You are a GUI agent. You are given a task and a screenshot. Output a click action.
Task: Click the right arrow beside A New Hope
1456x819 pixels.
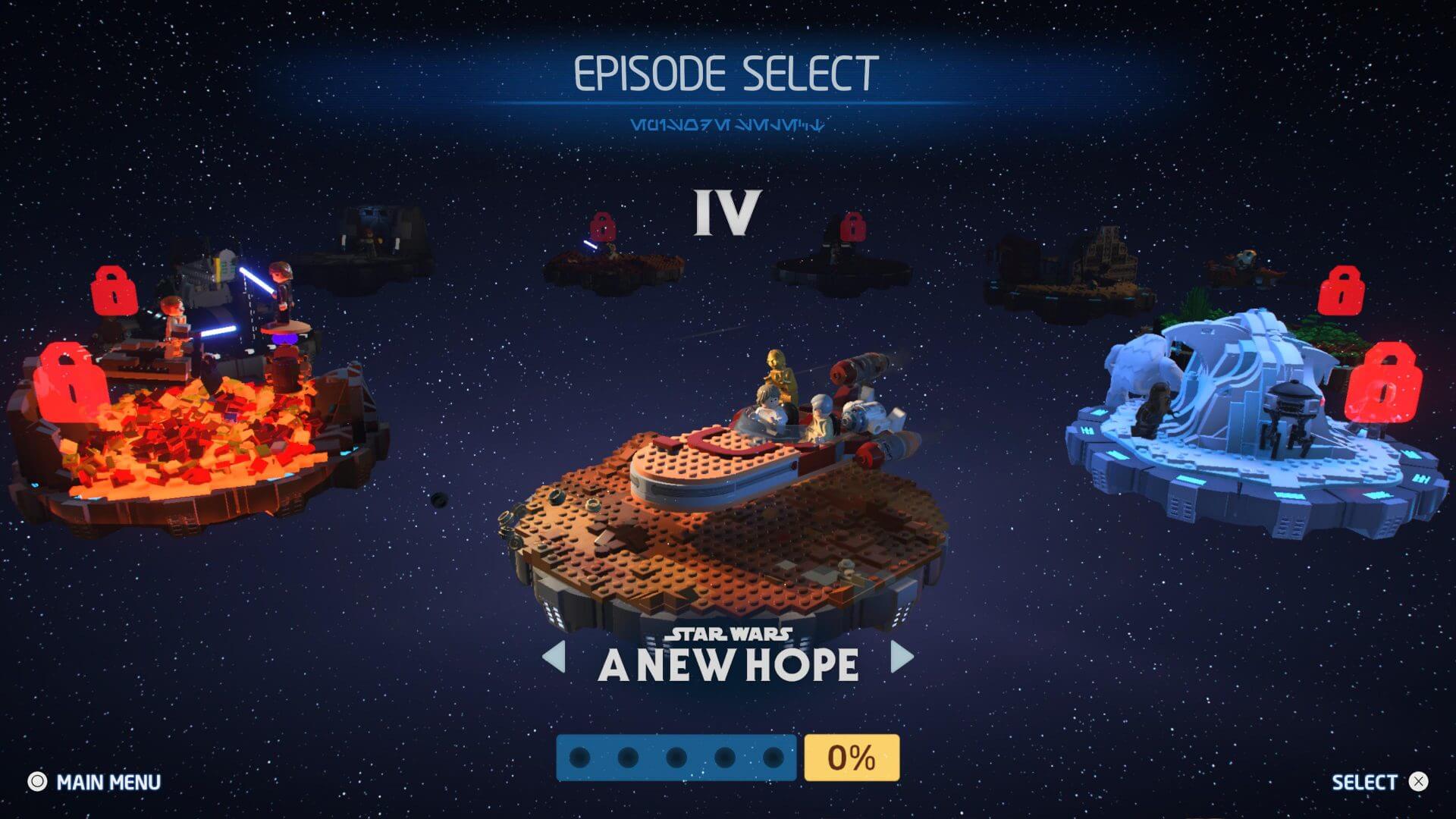901,657
